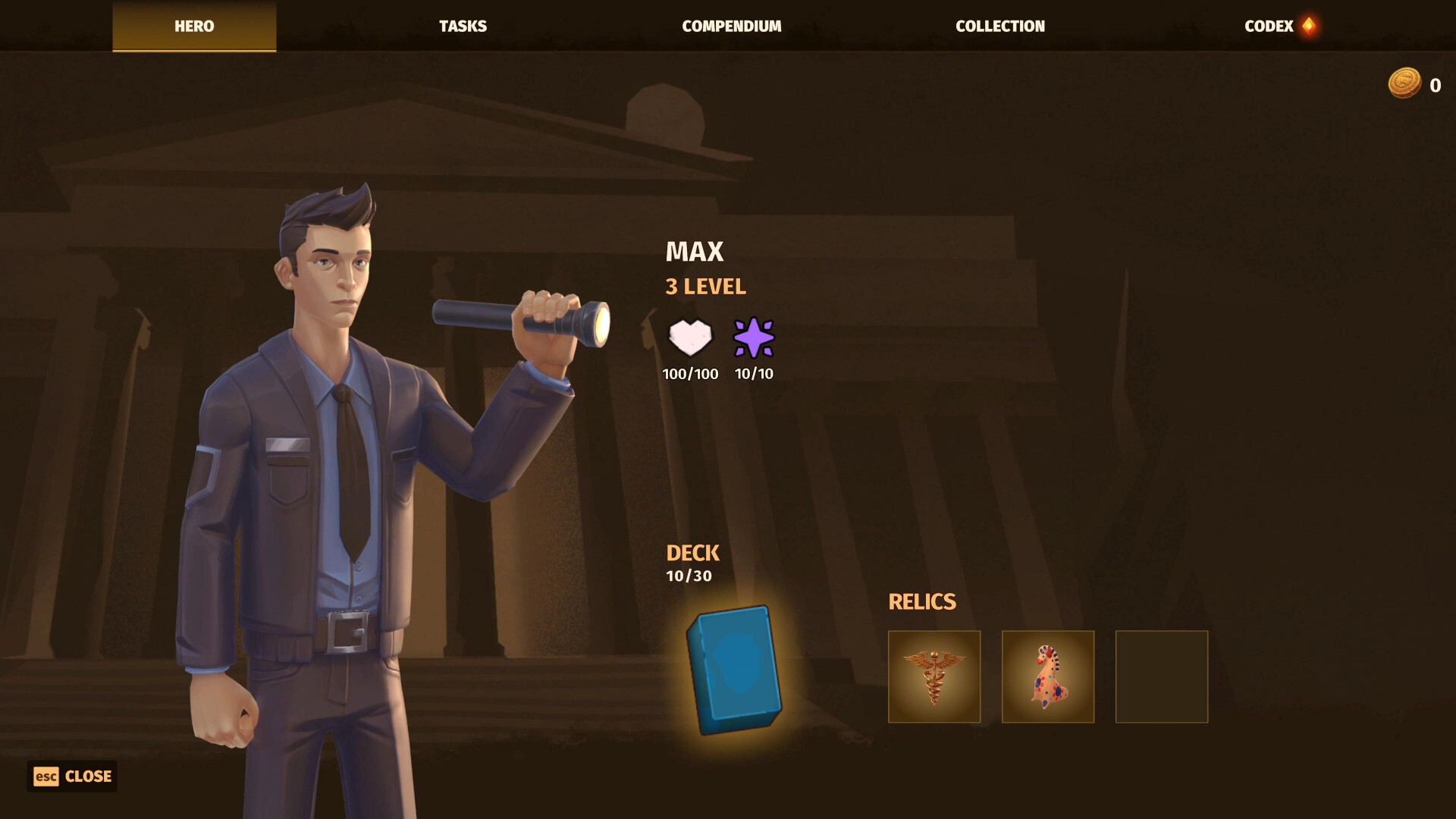Image resolution: width=1456 pixels, height=819 pixels.
Task: Select the HERO tab
Action: point(193,25)
